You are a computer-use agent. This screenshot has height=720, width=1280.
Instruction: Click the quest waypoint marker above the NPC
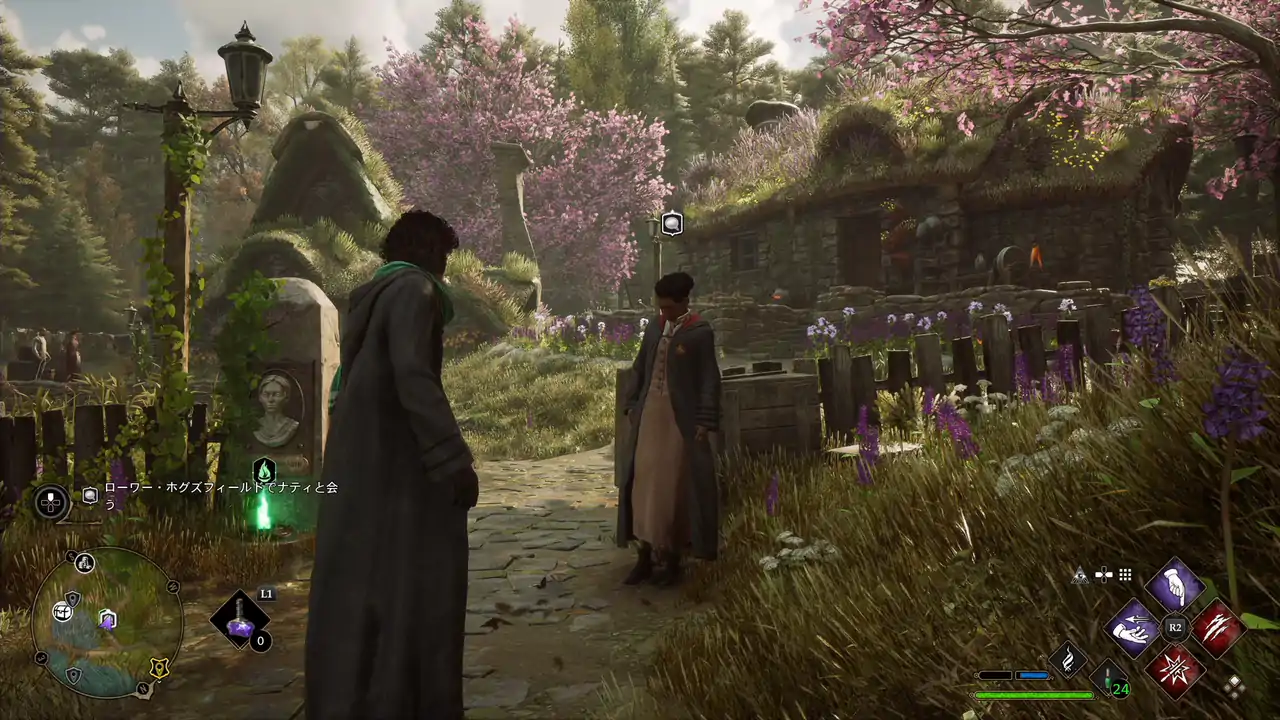point(672,224)
